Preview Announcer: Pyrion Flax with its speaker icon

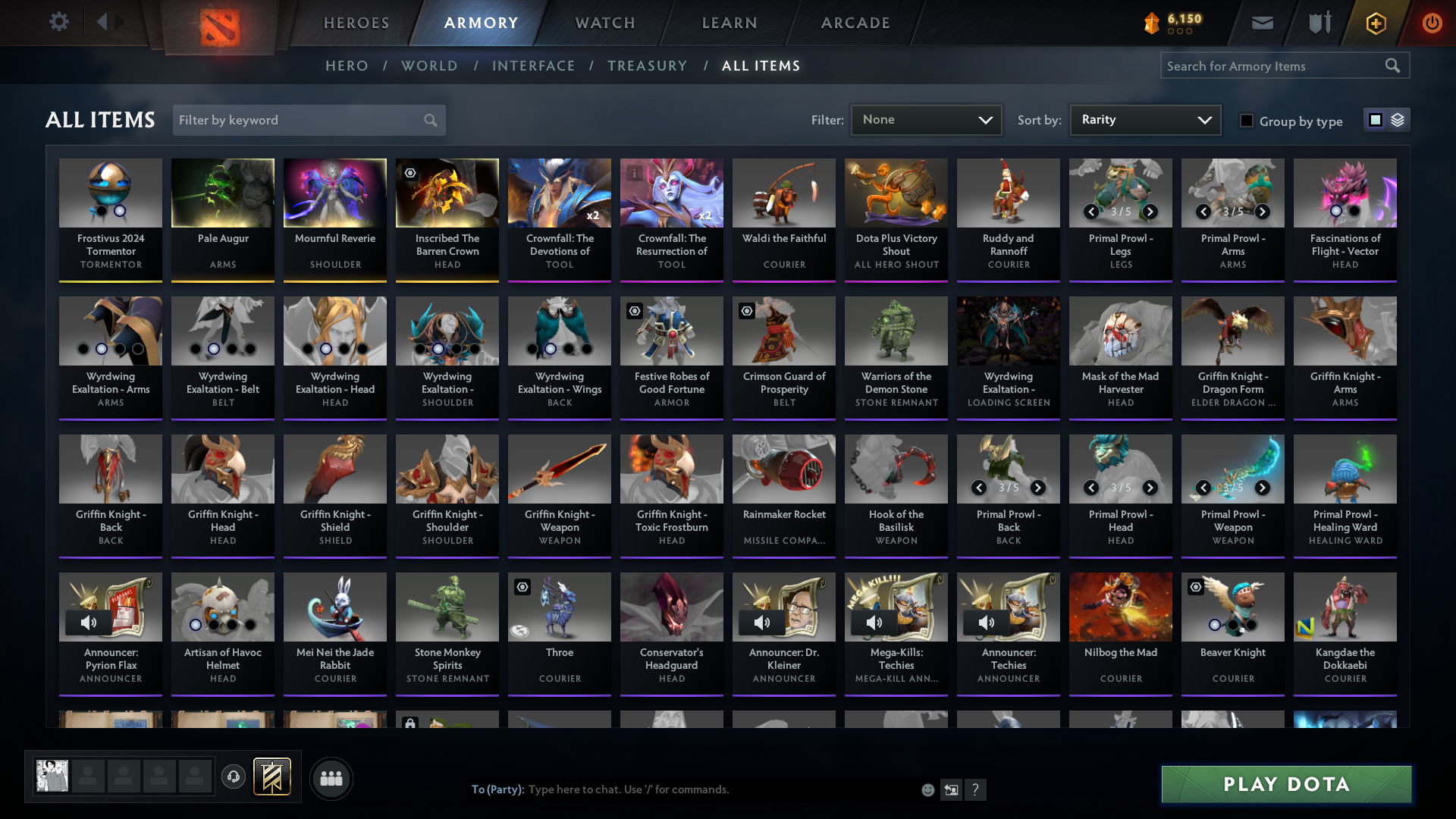89,622
